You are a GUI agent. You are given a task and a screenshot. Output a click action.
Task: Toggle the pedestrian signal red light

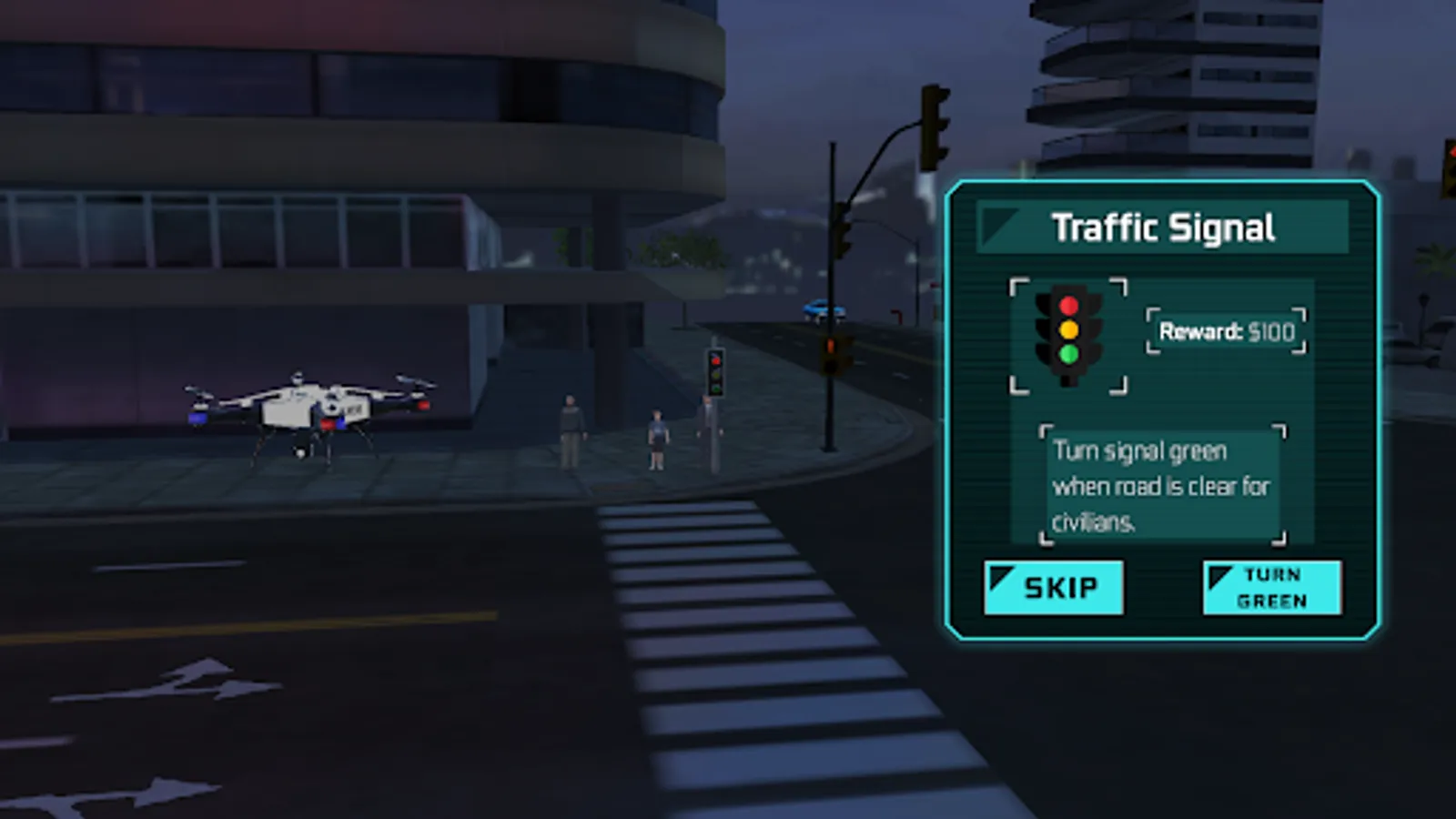pyautogui.click(x=717, y=360)
